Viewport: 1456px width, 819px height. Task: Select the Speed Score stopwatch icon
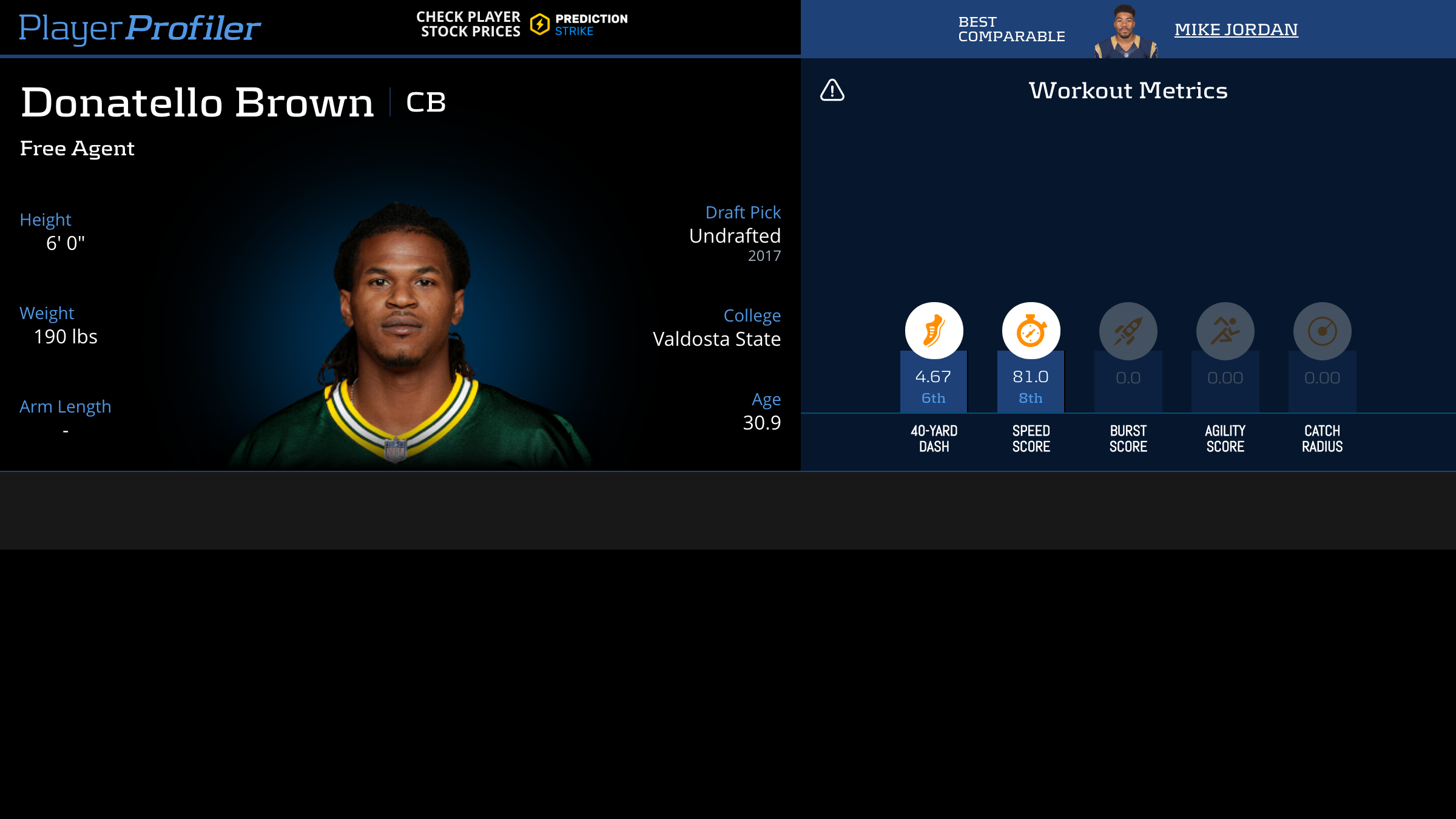tap(1031, 331)
